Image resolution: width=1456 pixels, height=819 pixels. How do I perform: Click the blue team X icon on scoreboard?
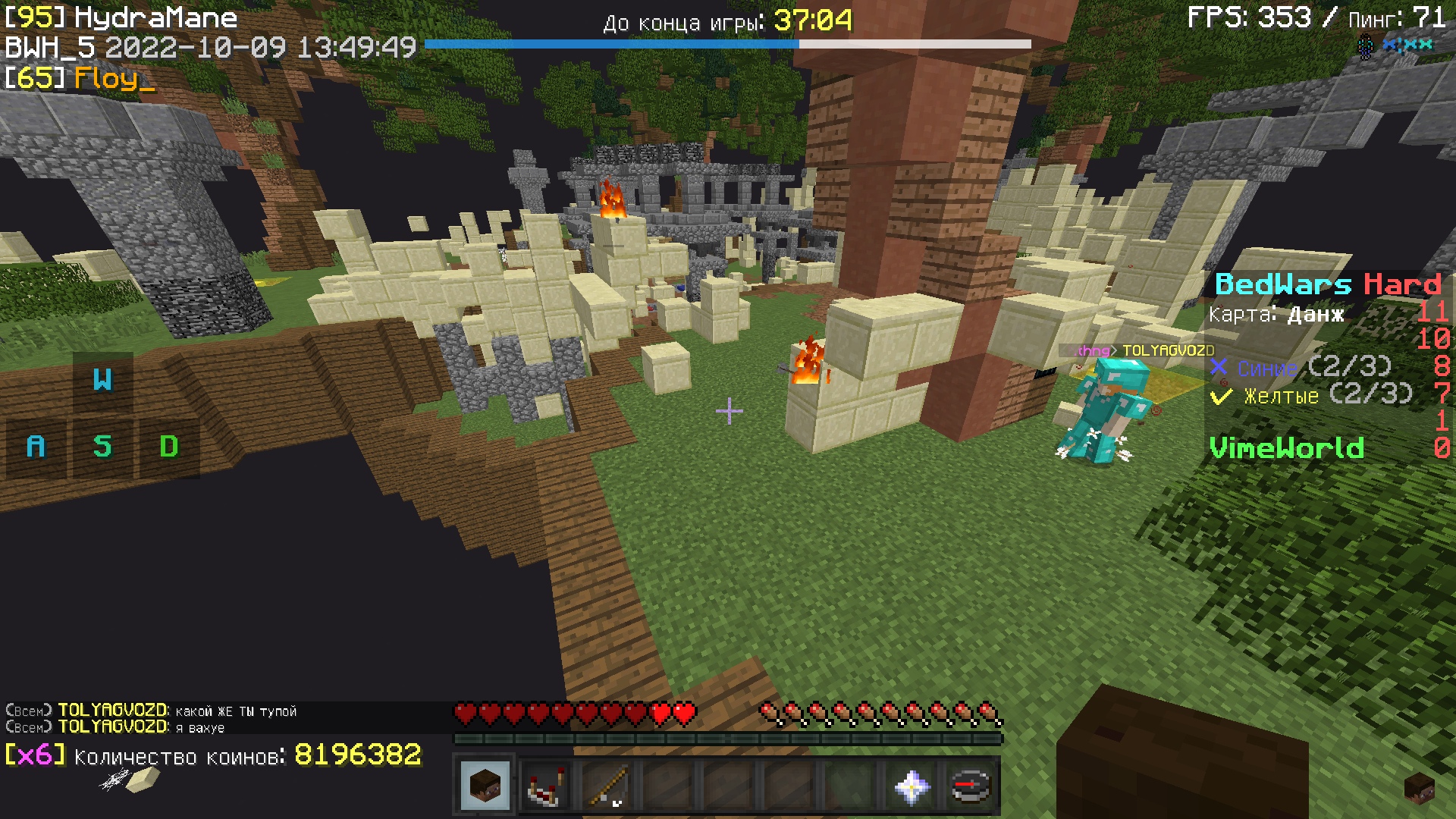pos(1219,368)
